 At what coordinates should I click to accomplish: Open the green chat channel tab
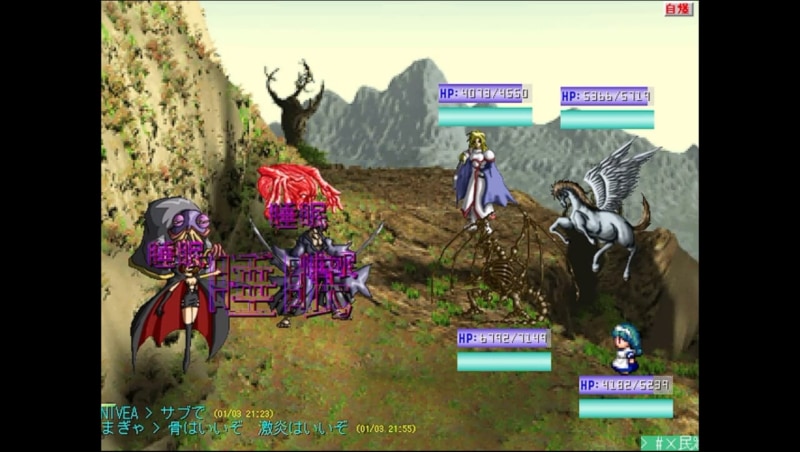click(x=670, y=442)
